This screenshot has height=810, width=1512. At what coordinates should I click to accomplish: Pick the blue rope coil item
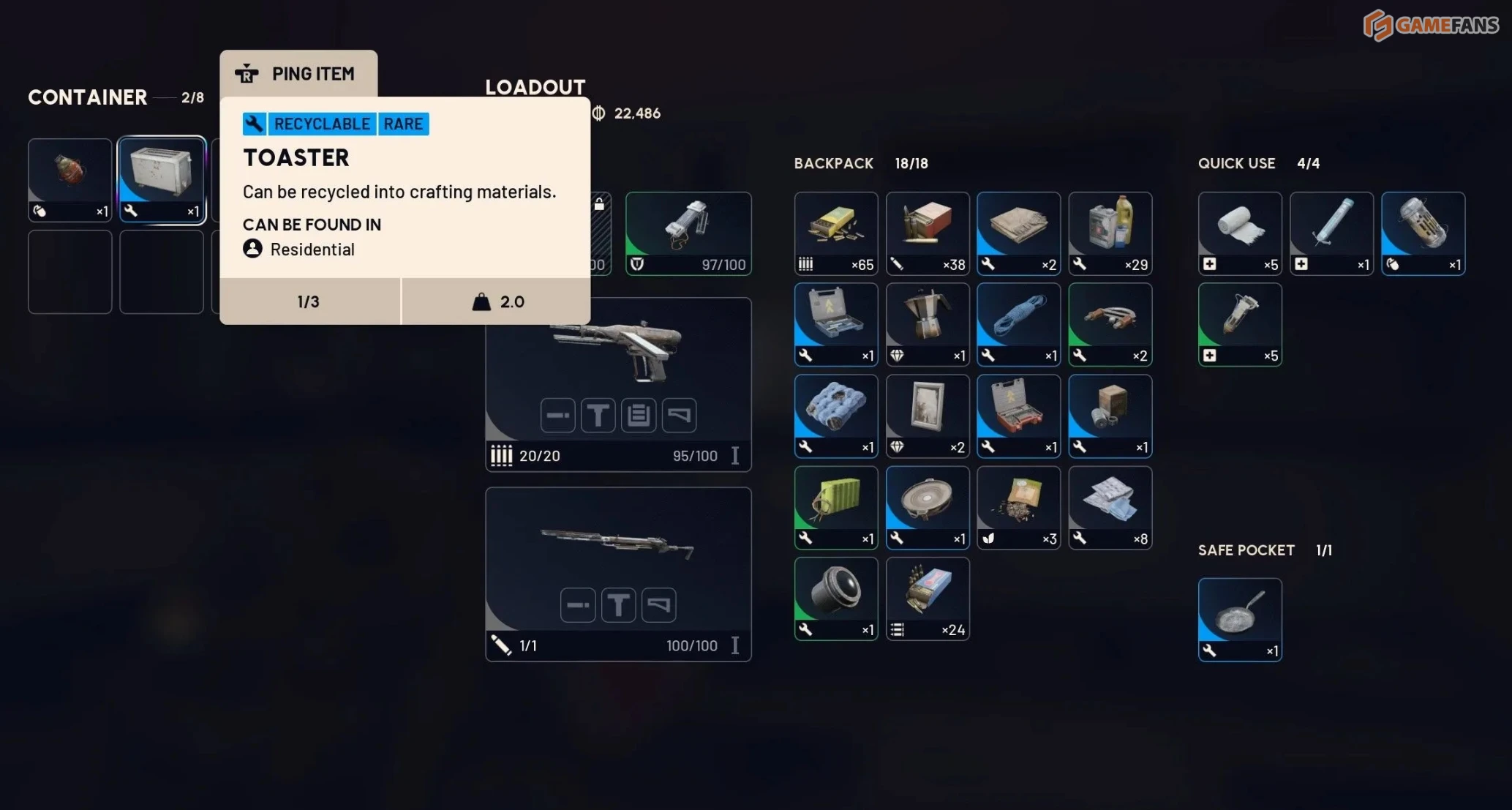tap(1018, 324)
